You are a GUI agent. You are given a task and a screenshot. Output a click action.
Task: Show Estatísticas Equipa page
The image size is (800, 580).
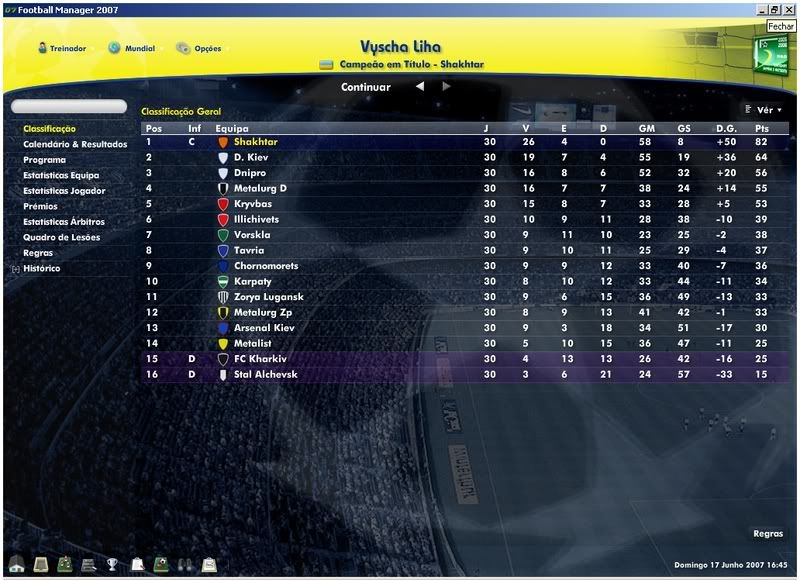pyautogui.click(x=61, y=175)
